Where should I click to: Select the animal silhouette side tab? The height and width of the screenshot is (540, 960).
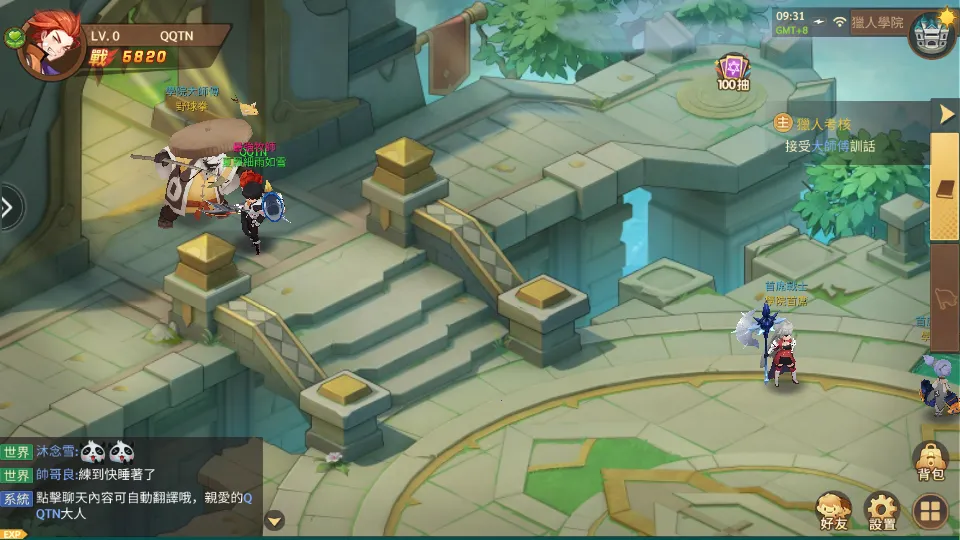[945, 296]
